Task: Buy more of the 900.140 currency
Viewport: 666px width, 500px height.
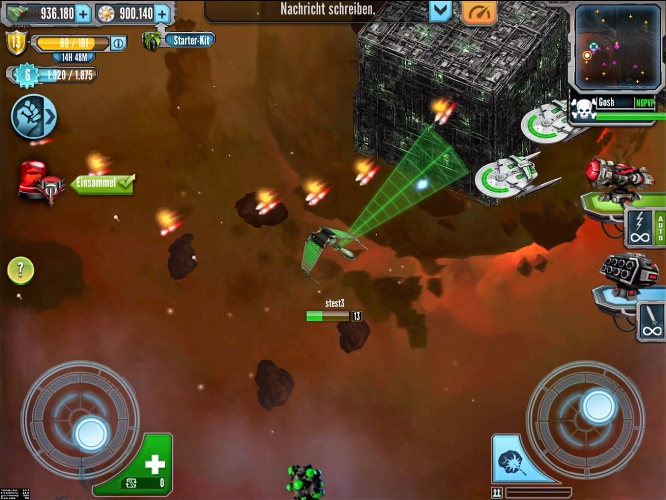Action: [x=163, y=13]
